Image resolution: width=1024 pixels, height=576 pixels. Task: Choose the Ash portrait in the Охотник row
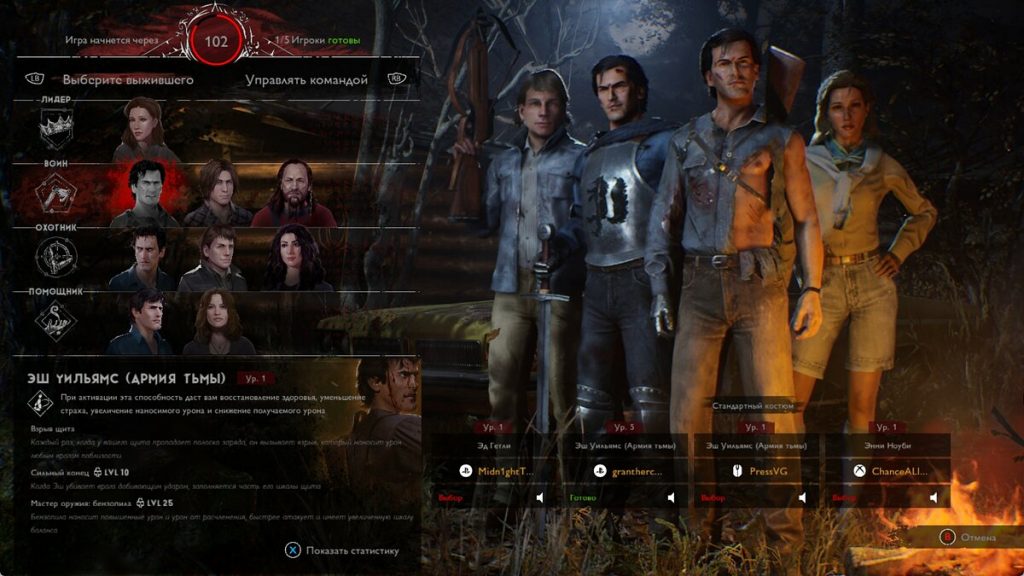pyautogui.click(x=144, y=257)
